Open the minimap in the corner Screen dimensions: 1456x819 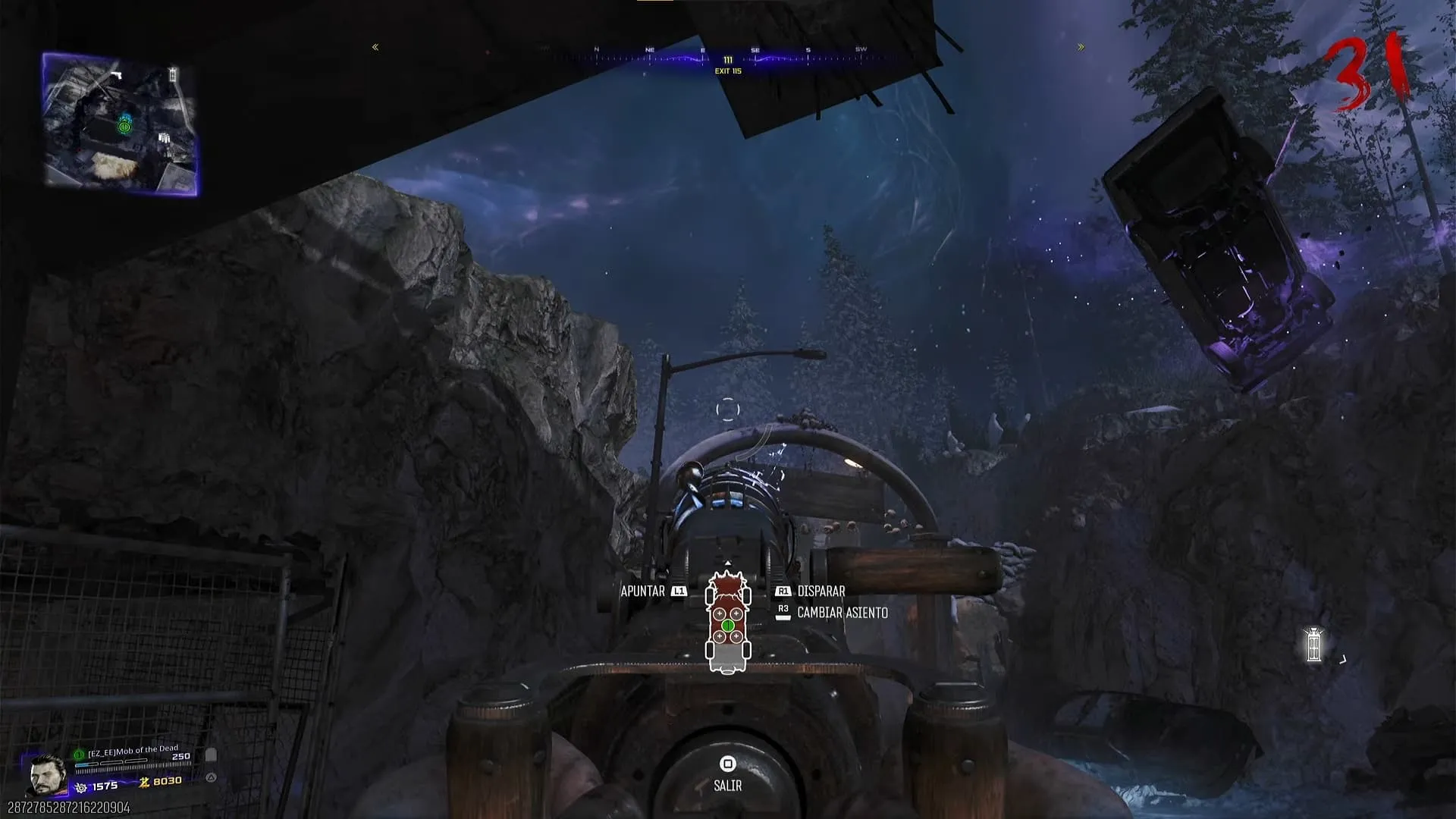click(x=121, y=124)
